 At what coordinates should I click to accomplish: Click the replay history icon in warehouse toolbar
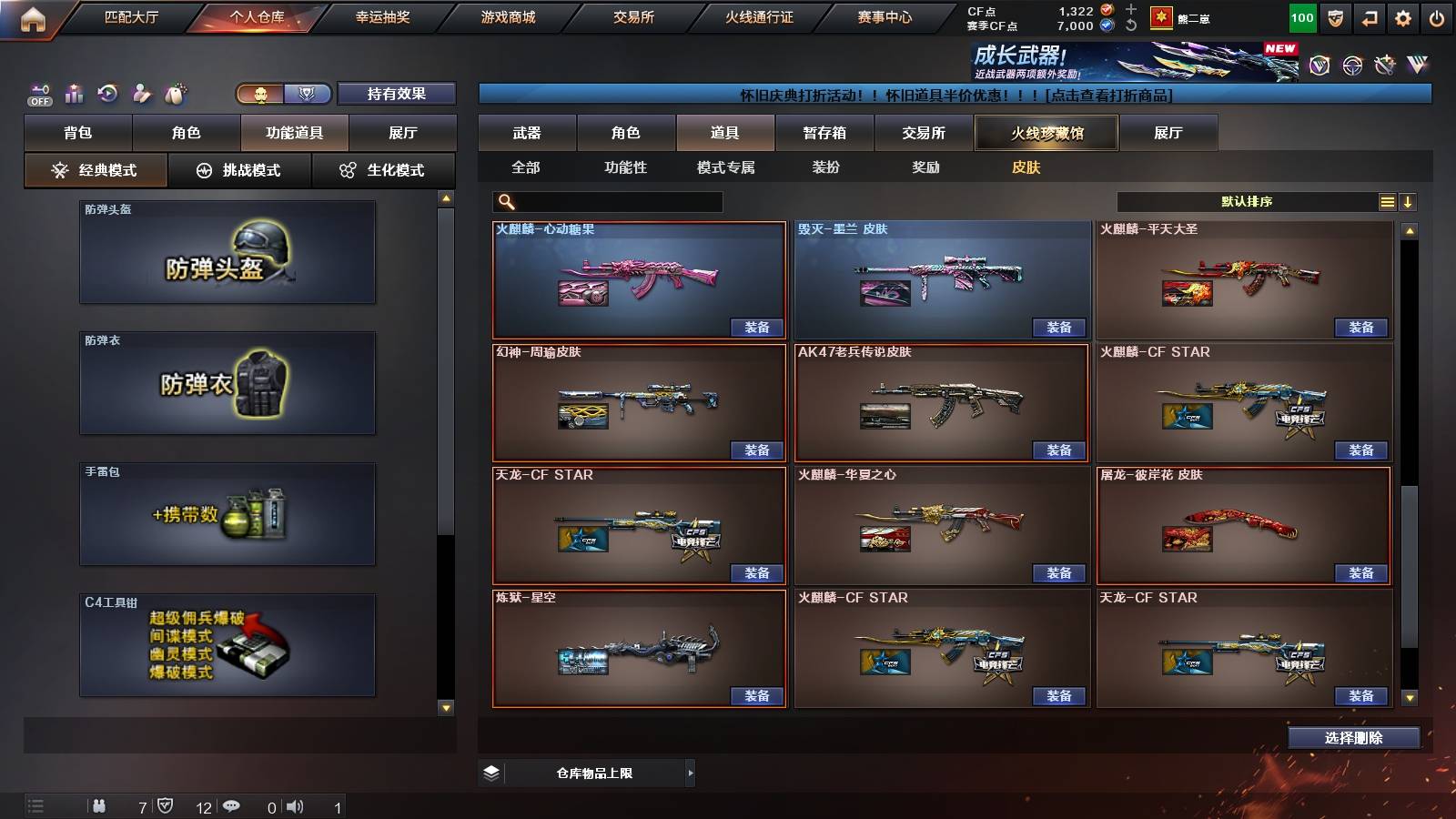coord(108,94)
